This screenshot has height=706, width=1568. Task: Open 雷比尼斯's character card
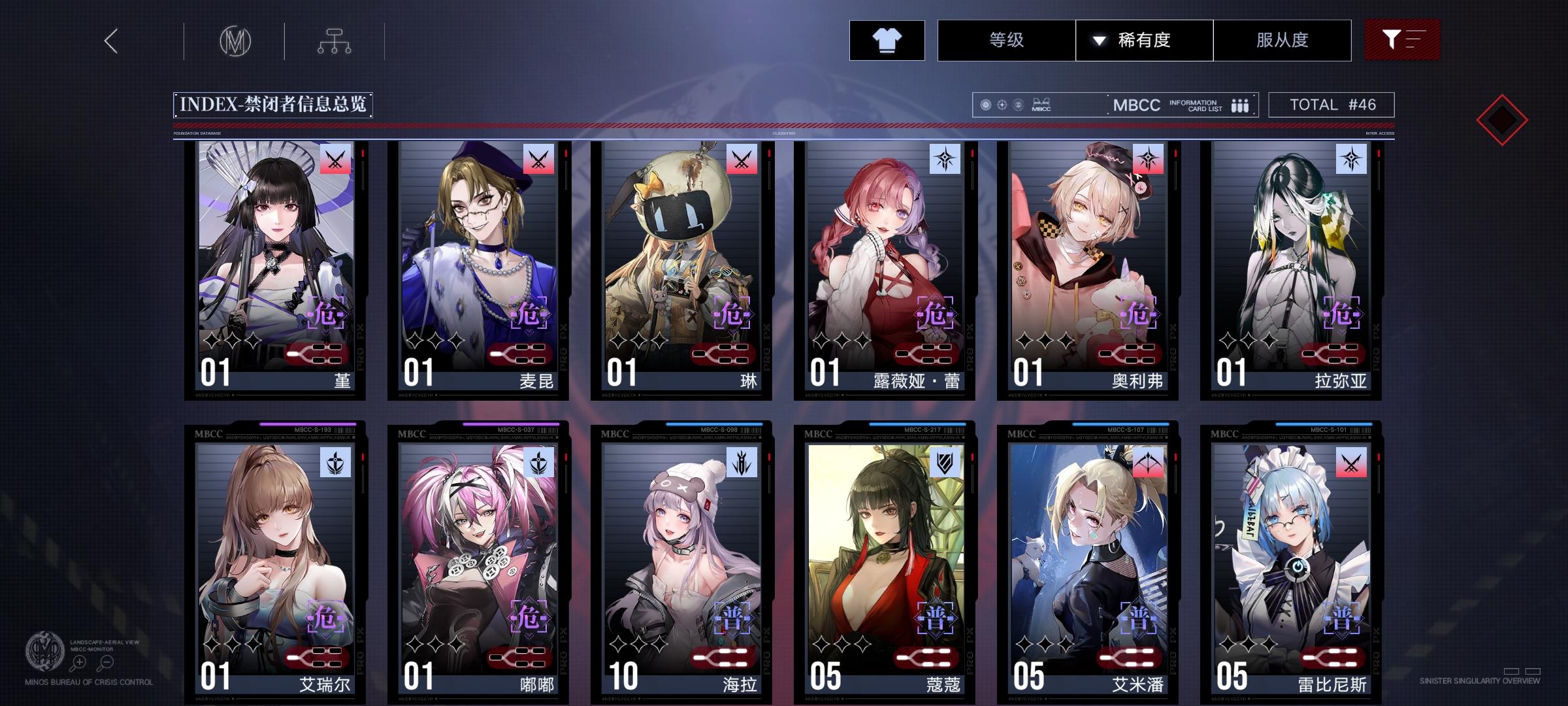pyautogui.click(x=1294, y=562)
